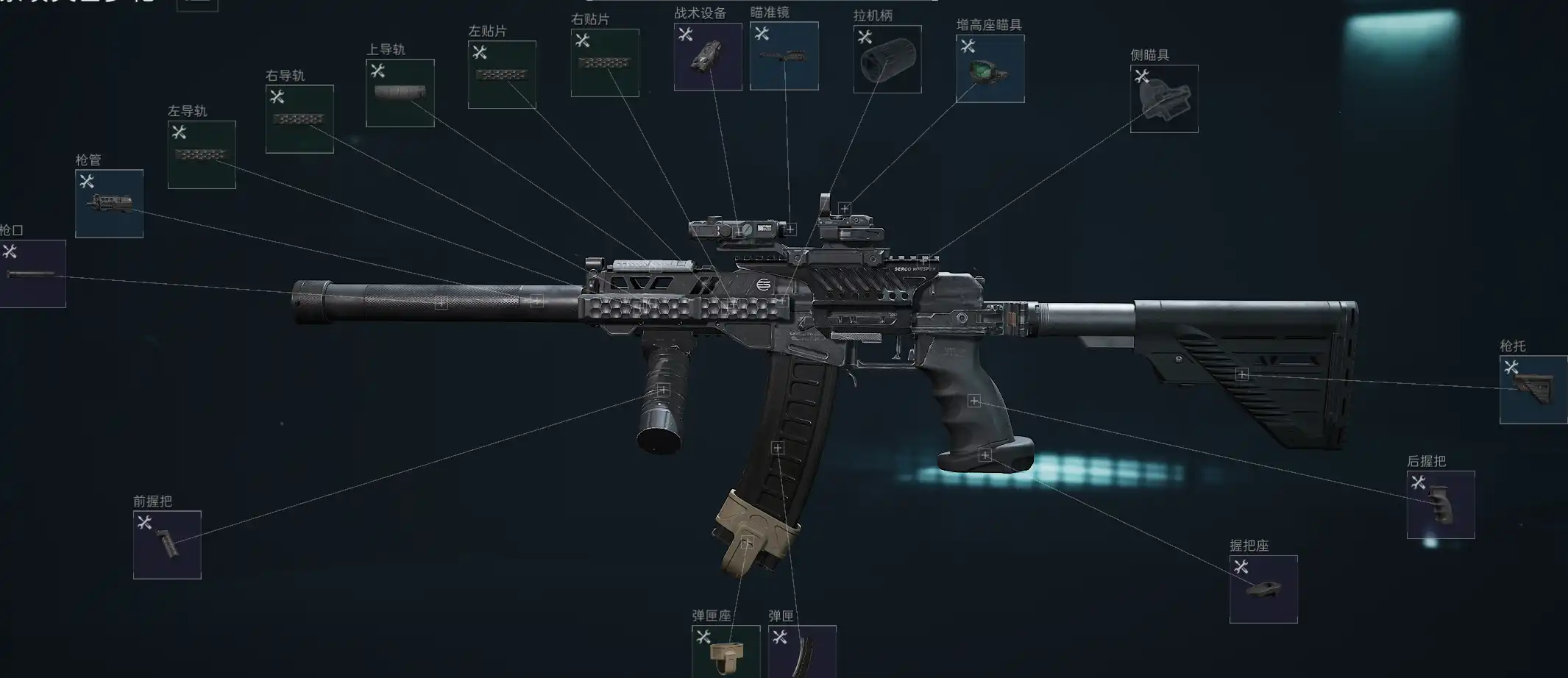Select the 前握把 foregrip slot
Viewport: 1568px width, 678px height.
click(167, 545)
